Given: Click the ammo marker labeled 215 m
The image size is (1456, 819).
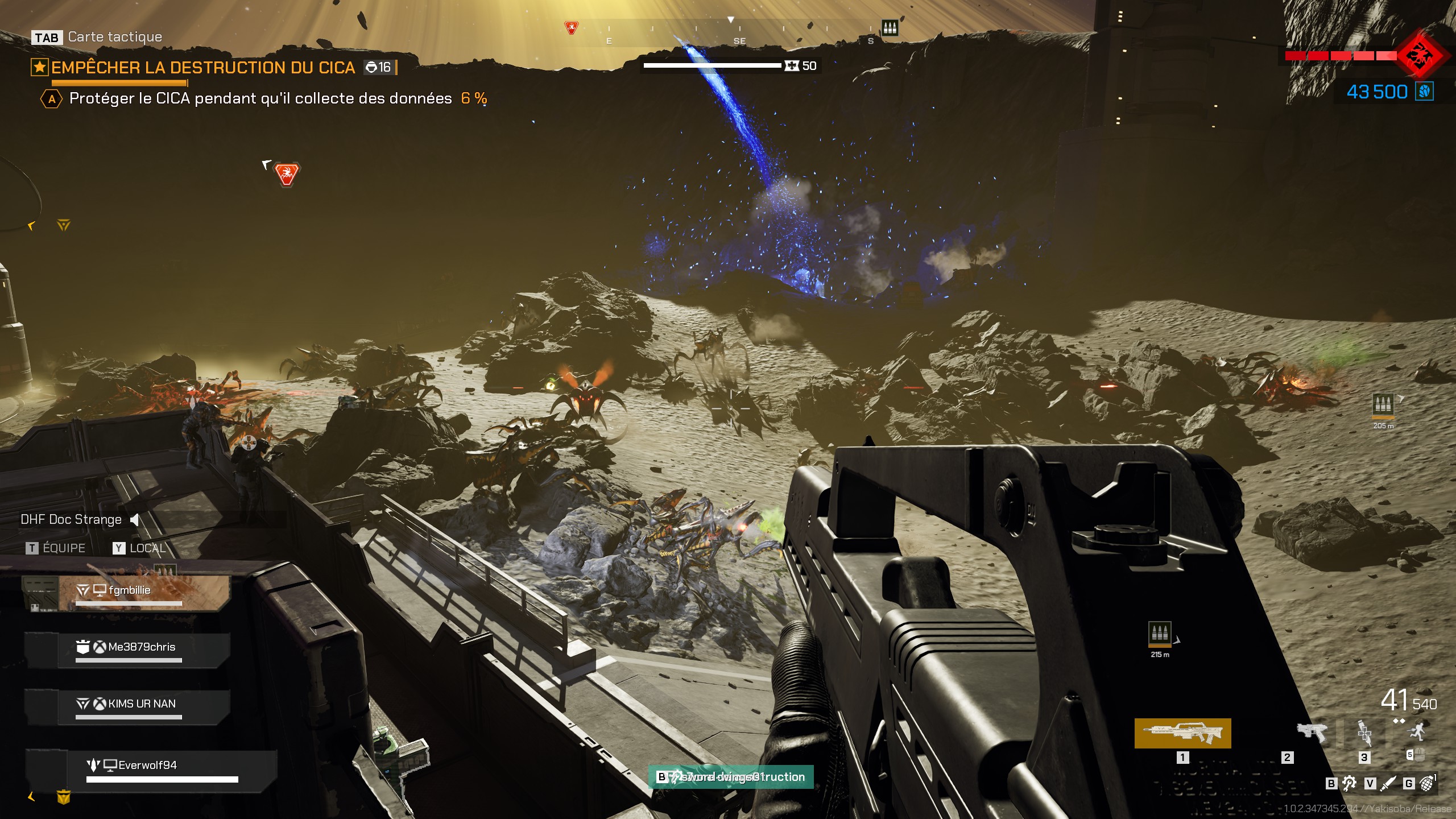Looking at the screenshot, I should click(1160, 633).
